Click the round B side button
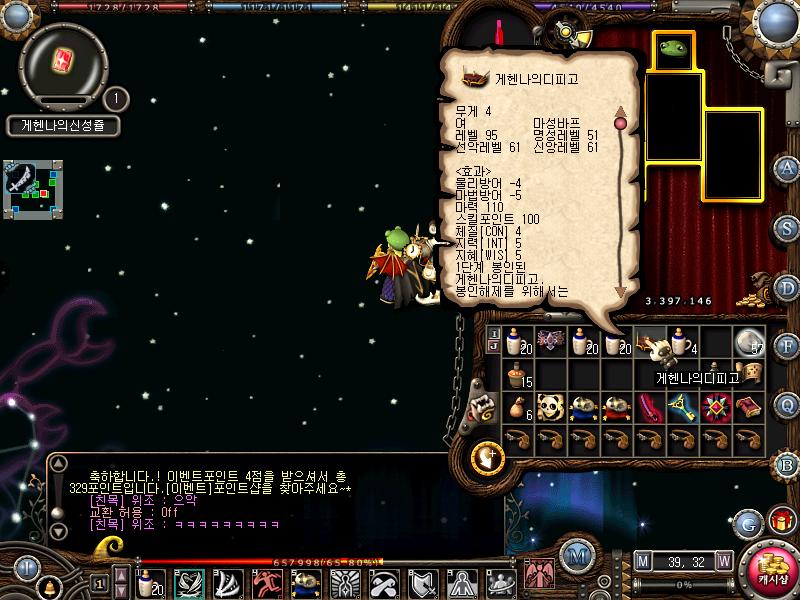Screen dimensions: 800x600 pyautogui.click(x=788, y=464)
